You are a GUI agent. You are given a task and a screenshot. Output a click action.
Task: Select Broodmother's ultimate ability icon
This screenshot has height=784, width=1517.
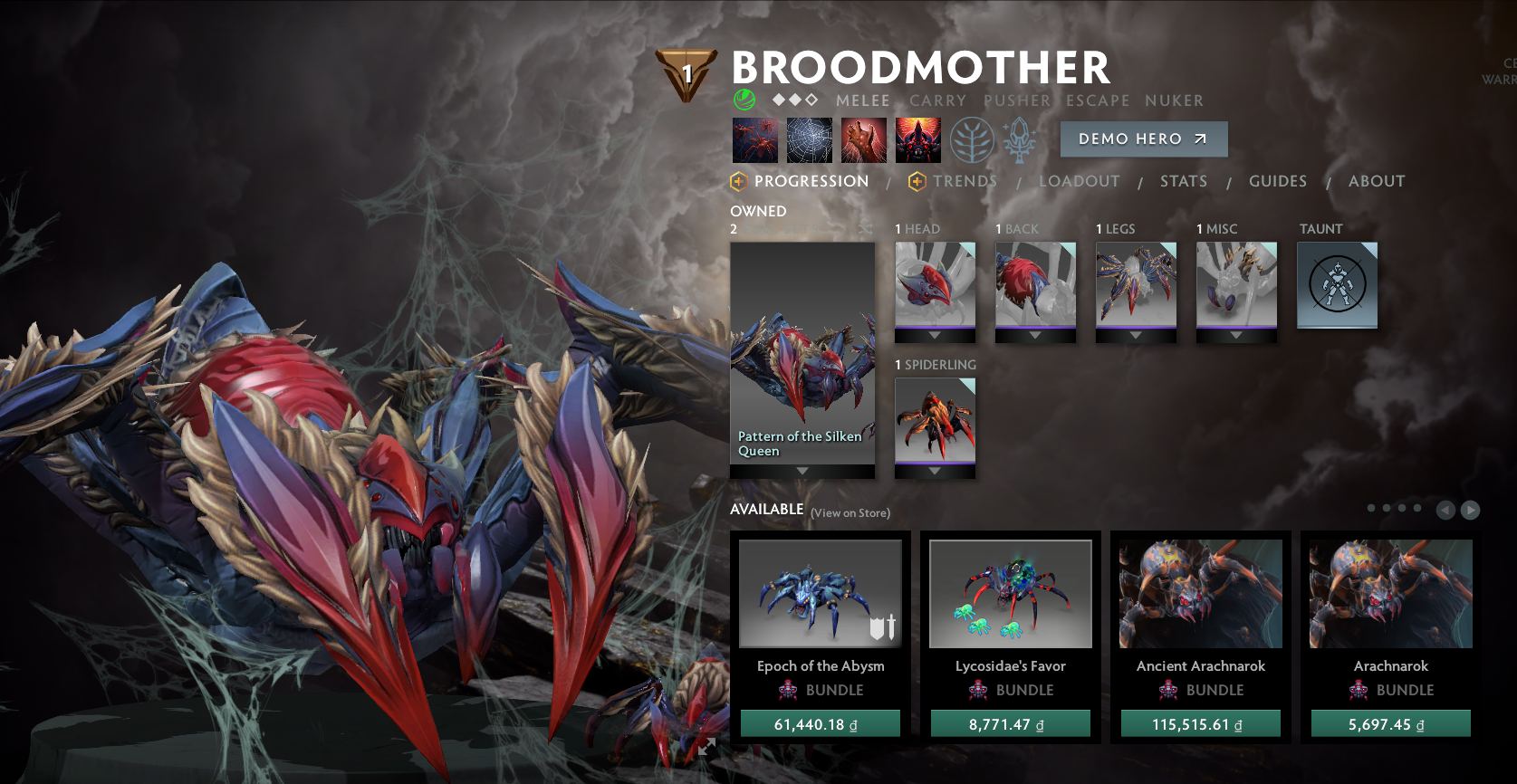click(x=918, y=140)
